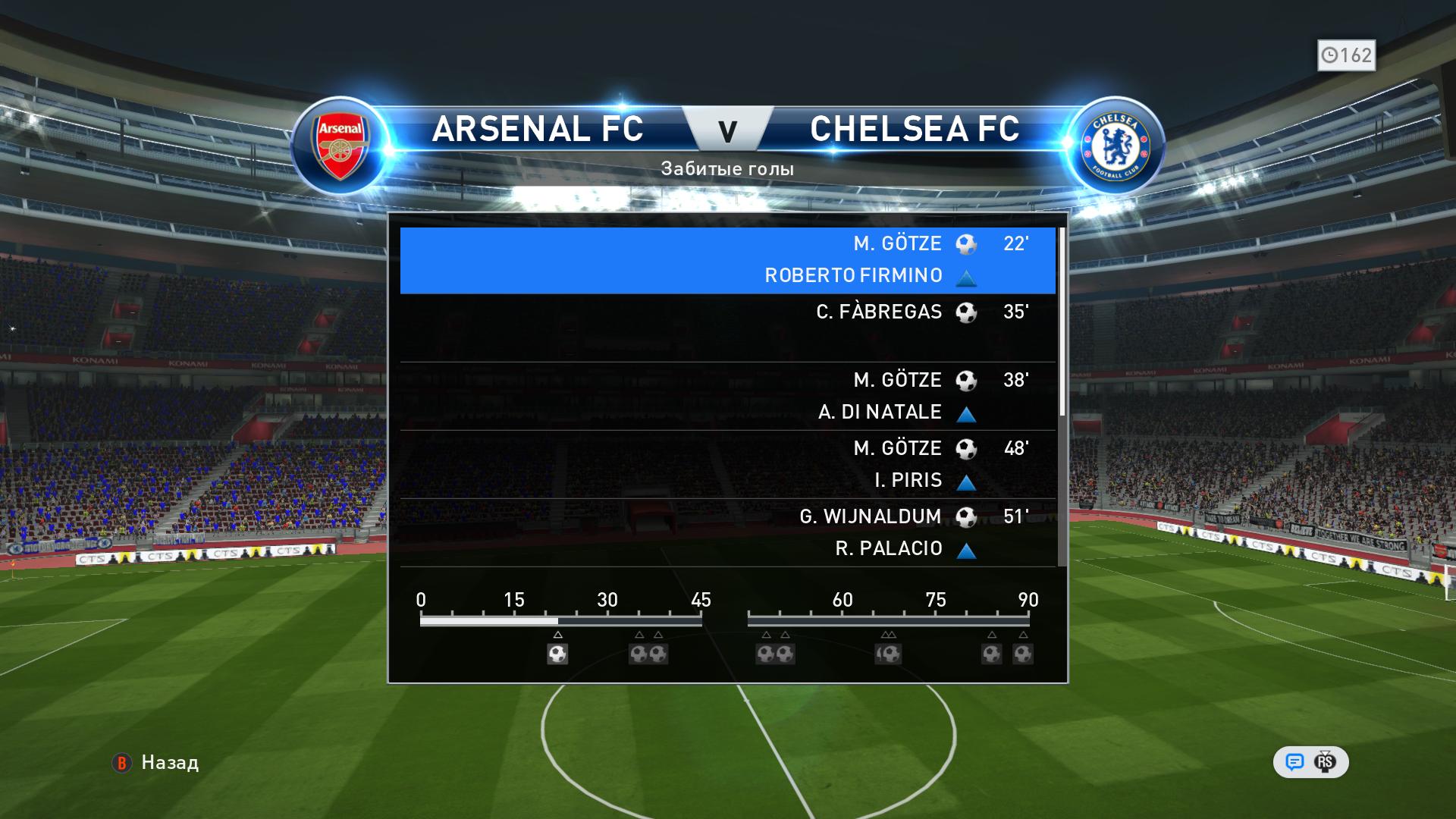Click the 90-minute goal marker on timeline
The width and height of the screenshot is (1456, 819).
(x=1023, y=654)
